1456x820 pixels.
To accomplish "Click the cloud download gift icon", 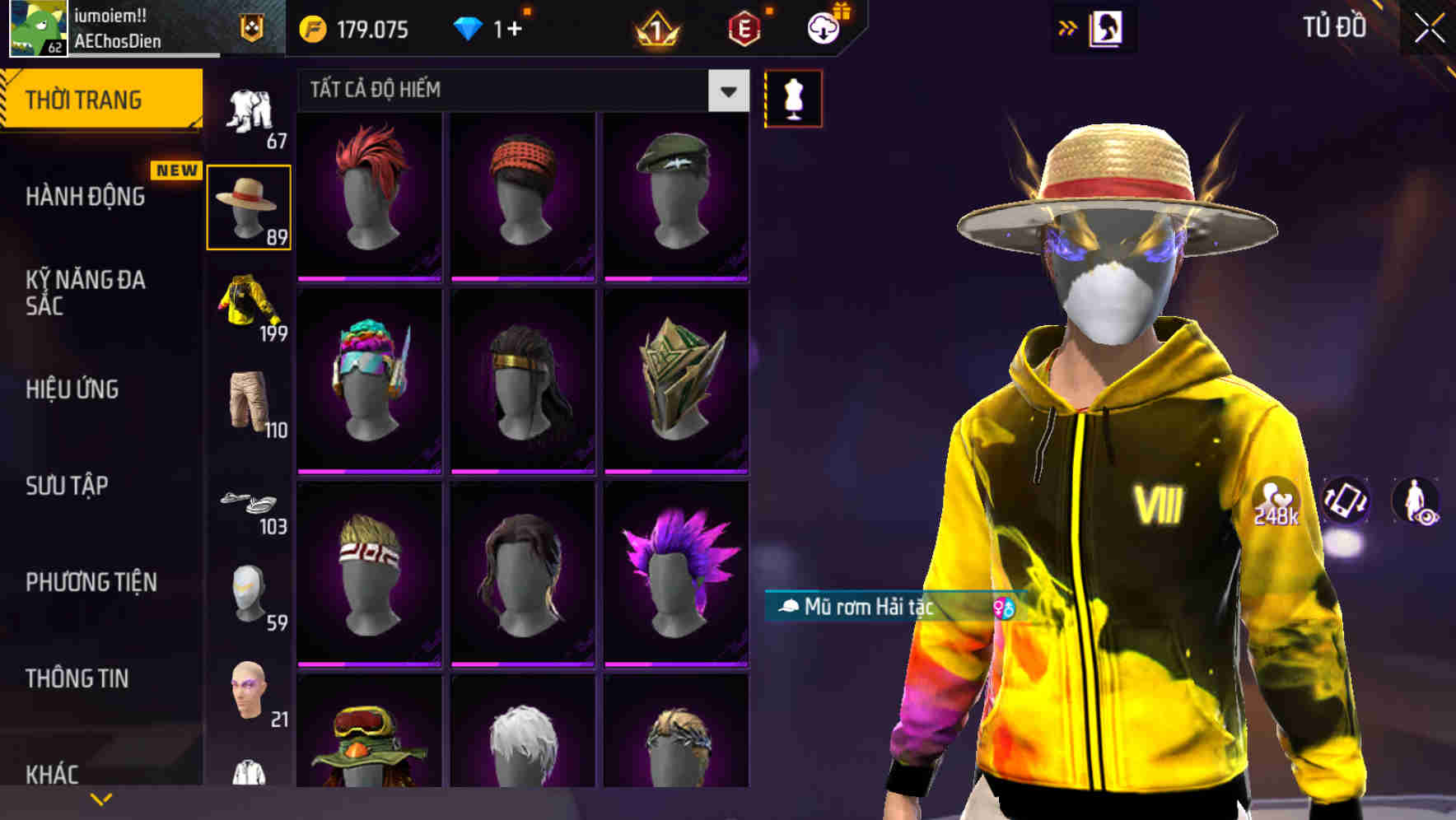I will pos(825,27).
